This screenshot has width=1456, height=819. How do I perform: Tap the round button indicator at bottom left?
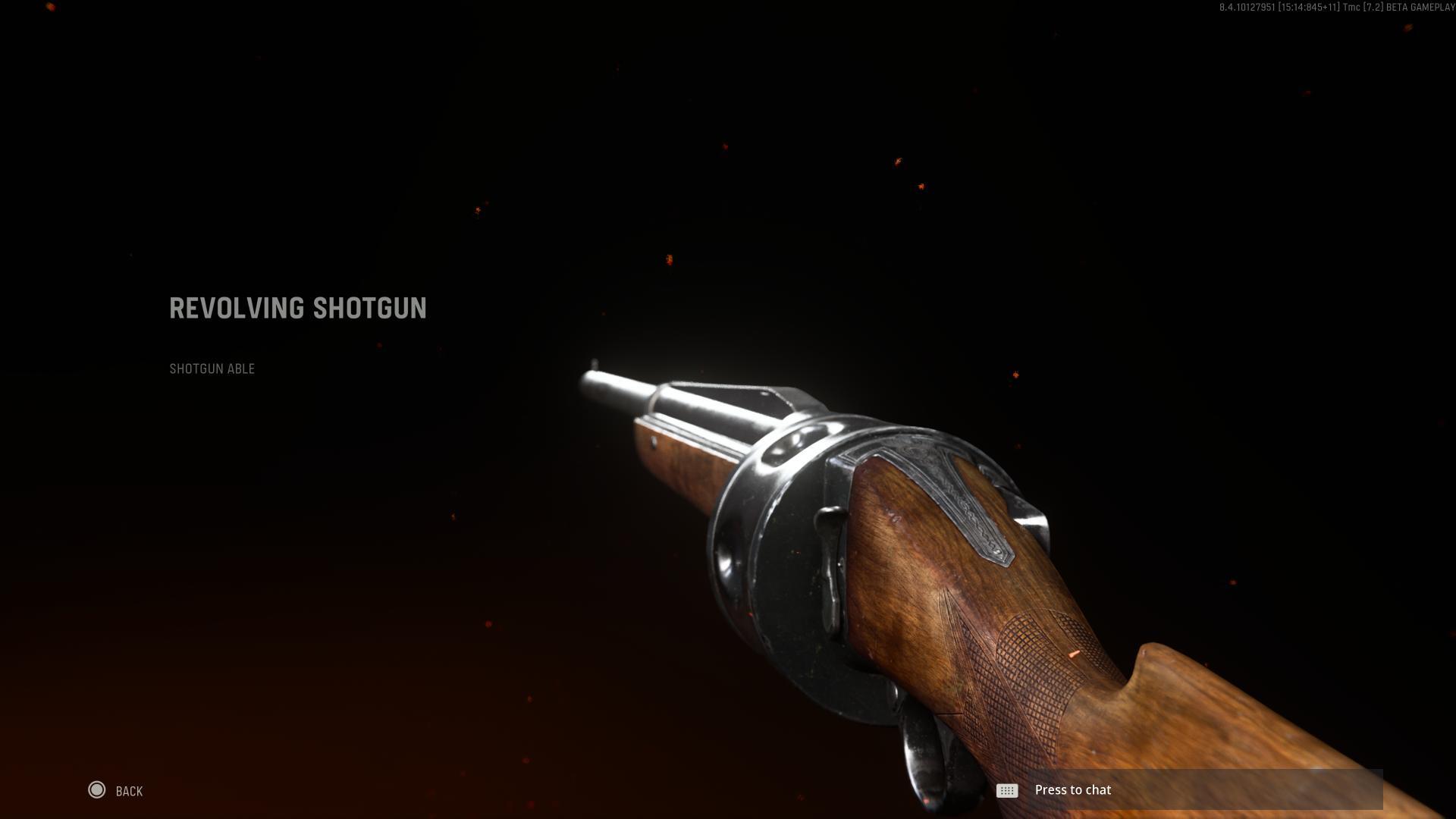pos(98,790)
